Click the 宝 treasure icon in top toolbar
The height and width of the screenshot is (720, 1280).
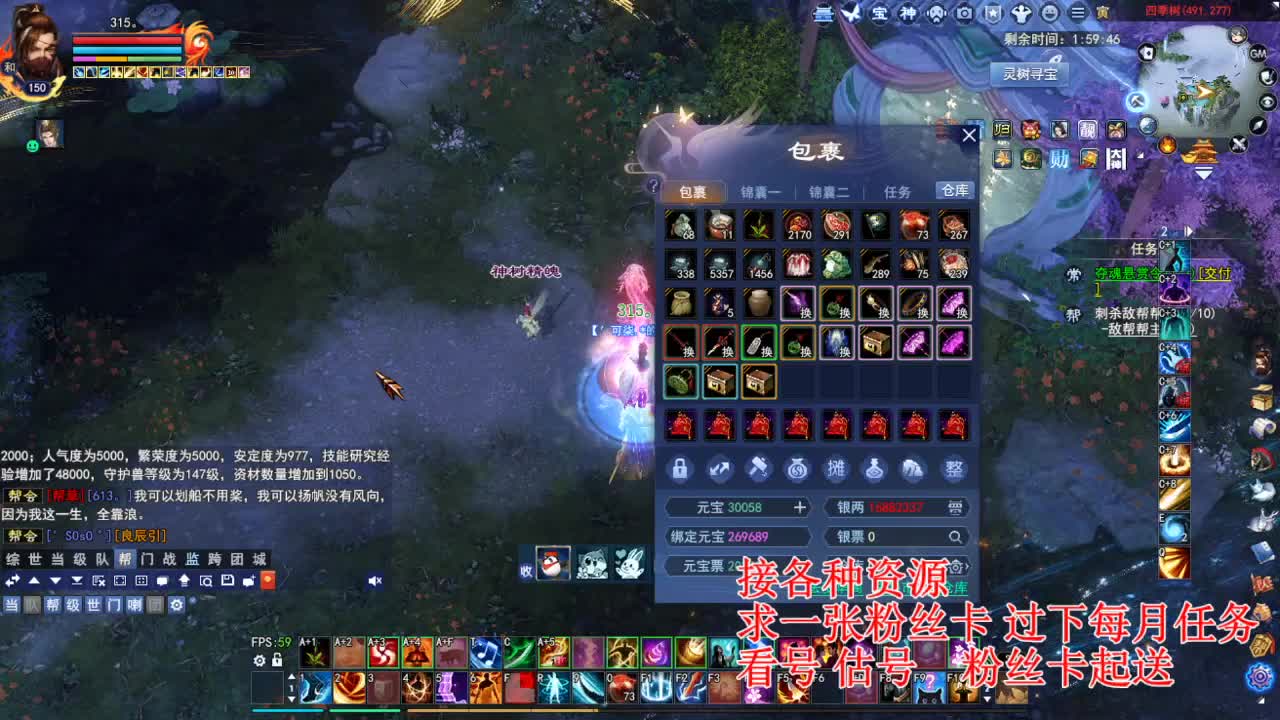[880, 15]
